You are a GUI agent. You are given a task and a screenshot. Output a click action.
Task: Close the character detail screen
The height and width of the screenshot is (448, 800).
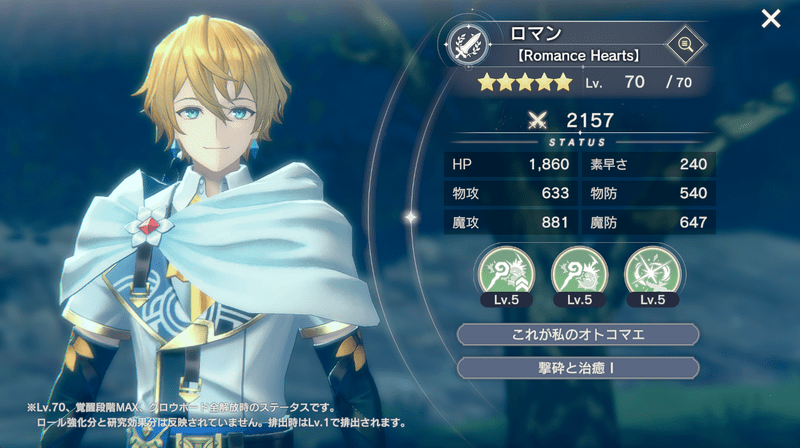click(771, 18)
